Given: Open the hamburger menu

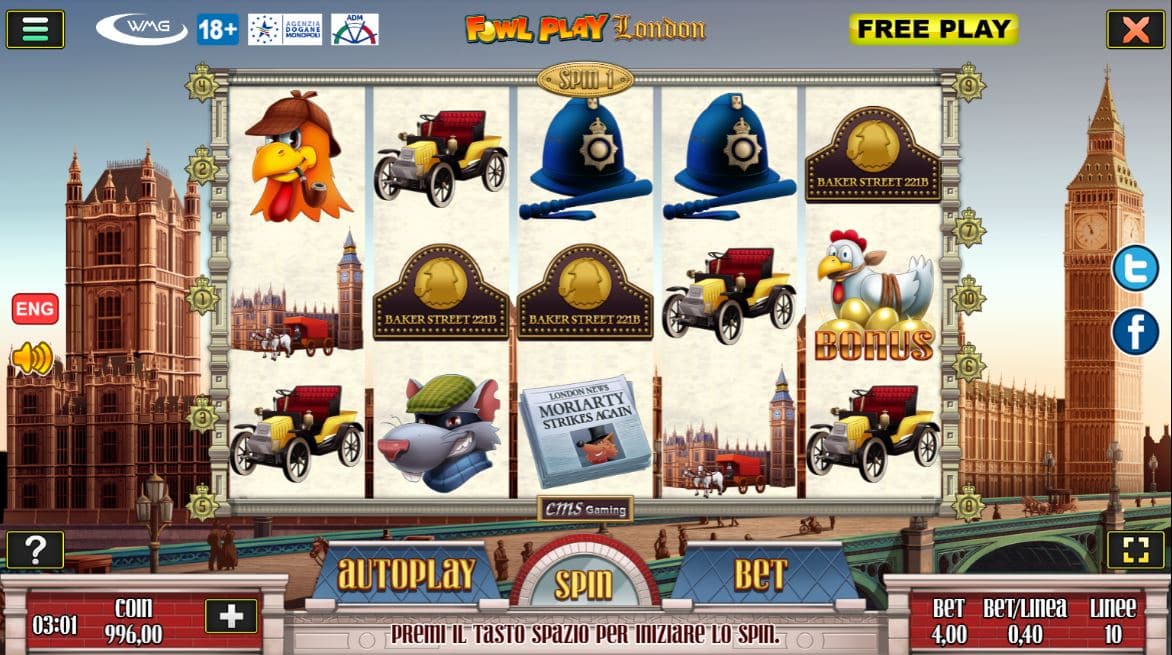Looking at the screenshot, I should point(35,29).
